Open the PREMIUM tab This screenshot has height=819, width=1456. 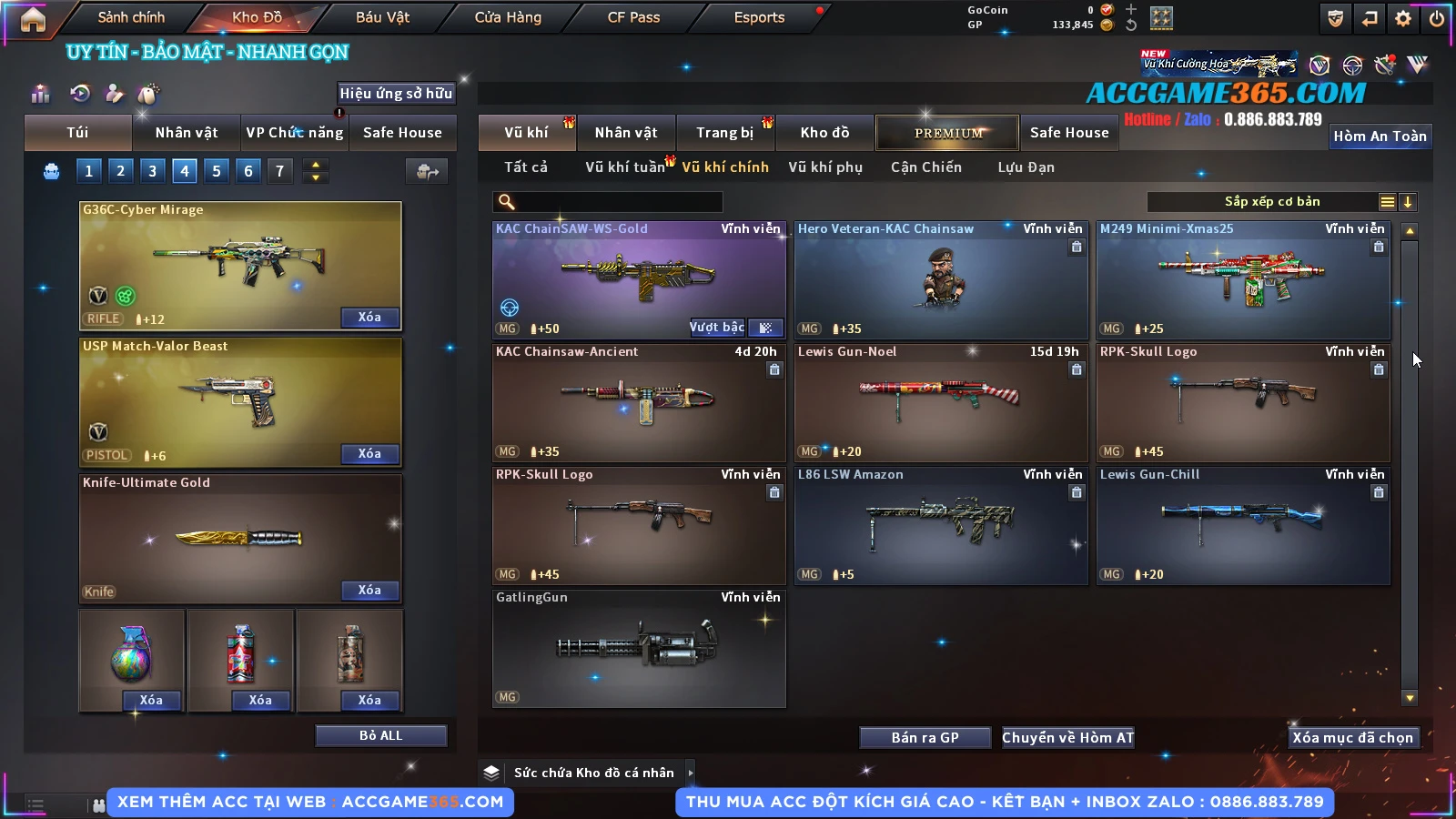tap(947, 133)
